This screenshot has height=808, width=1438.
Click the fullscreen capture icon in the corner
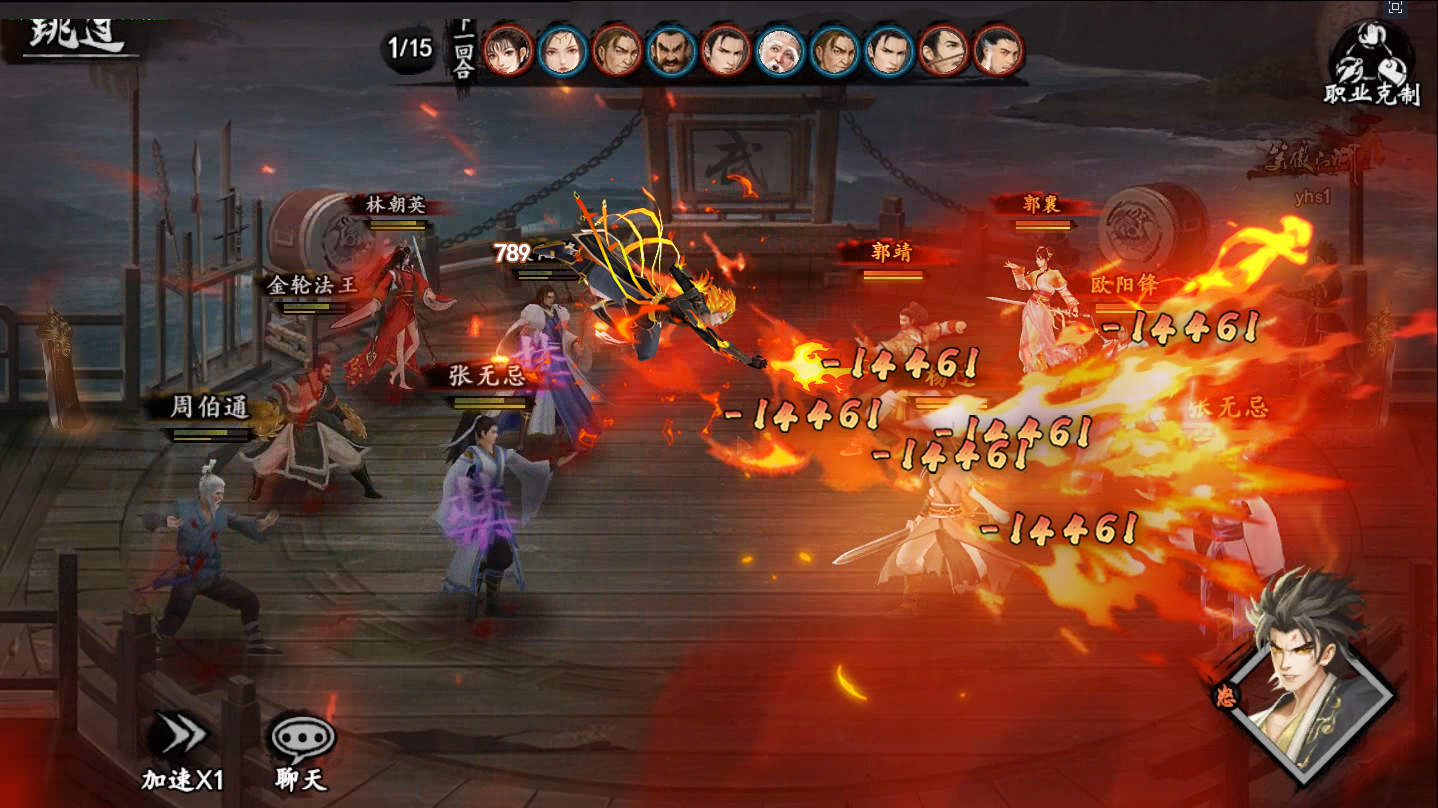click(1396, 8)
